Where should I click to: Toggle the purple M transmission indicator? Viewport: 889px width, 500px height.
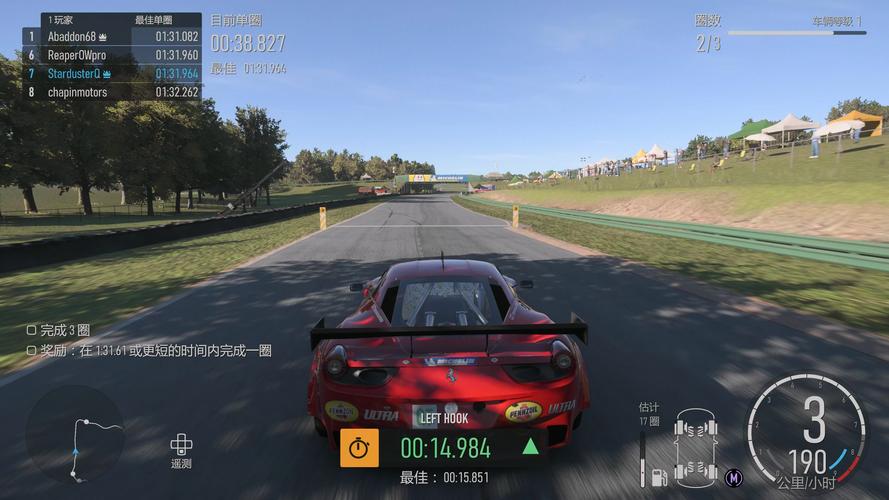tap(734, 476)
